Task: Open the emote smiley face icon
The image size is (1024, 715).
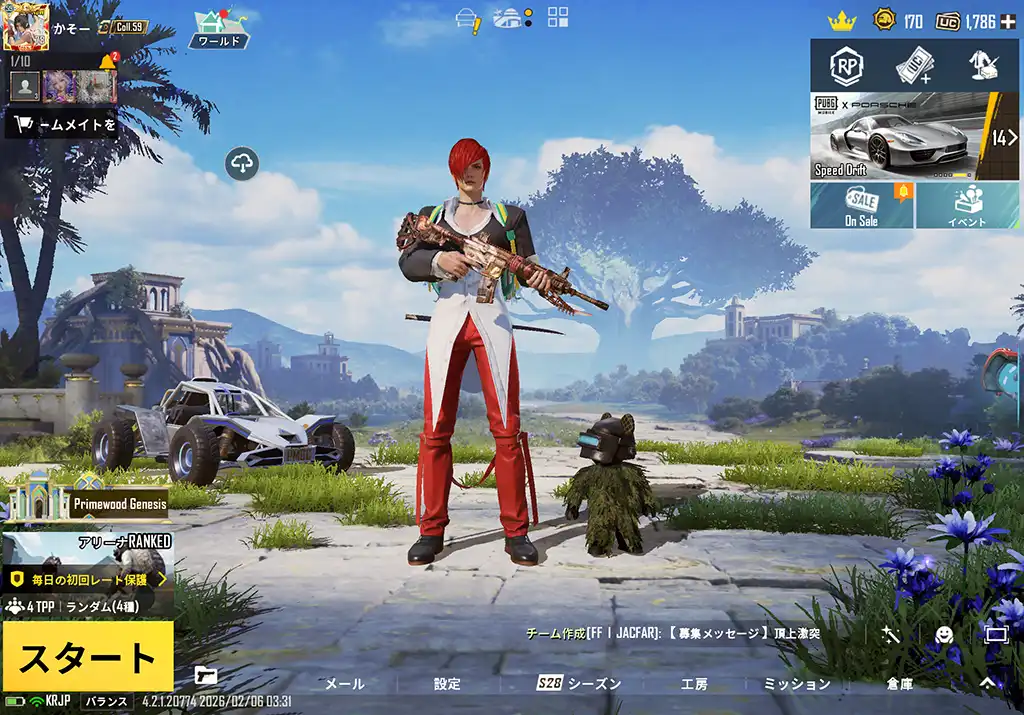Action: click(x=944, y=634)
